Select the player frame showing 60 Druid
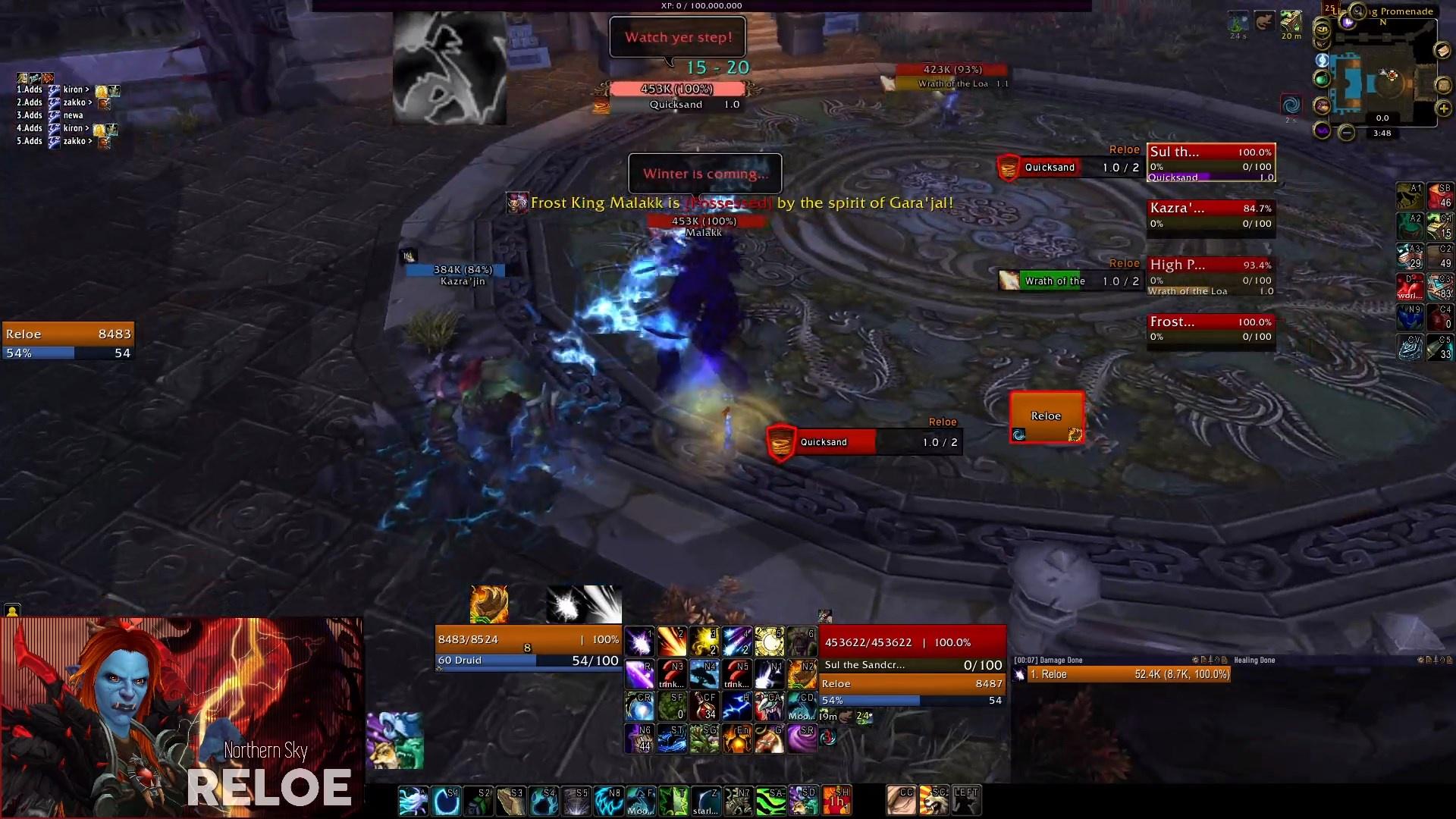 (x=528, y=649)
